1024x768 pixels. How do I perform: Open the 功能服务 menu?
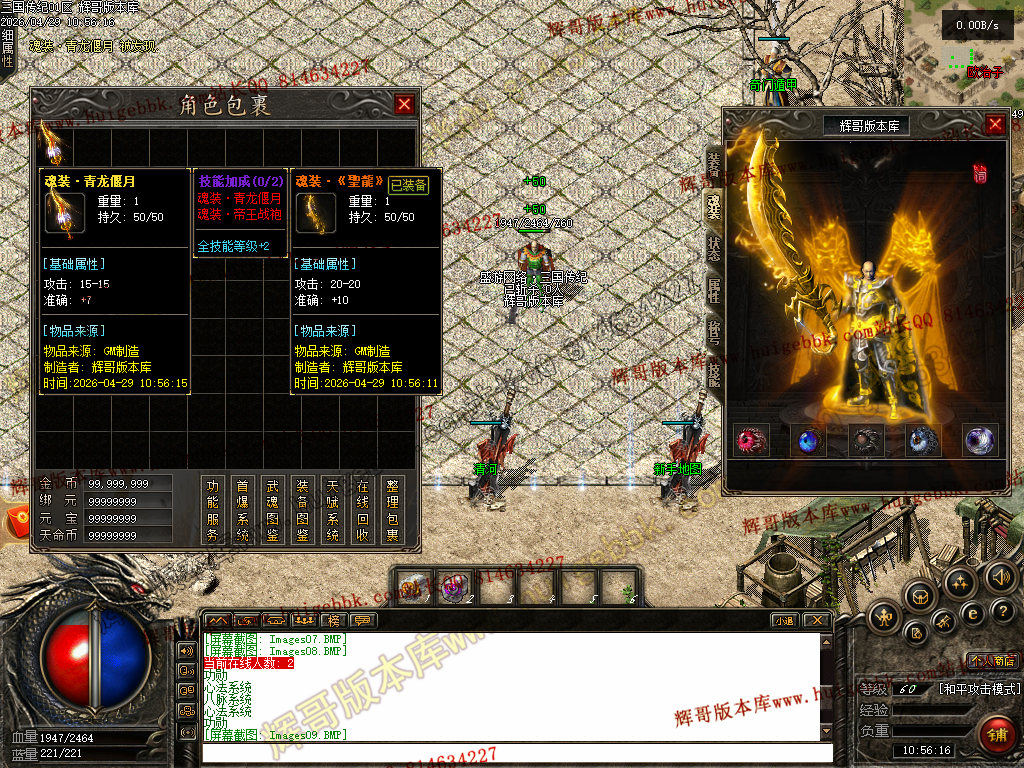[212, 510]
